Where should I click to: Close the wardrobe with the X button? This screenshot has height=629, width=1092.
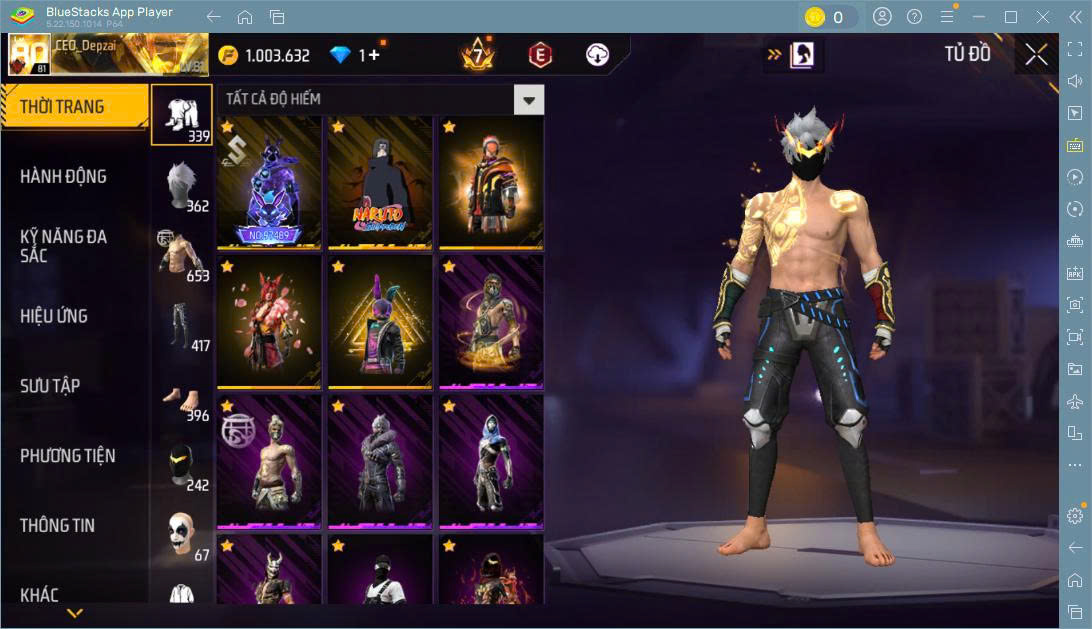click(1037, 55)
